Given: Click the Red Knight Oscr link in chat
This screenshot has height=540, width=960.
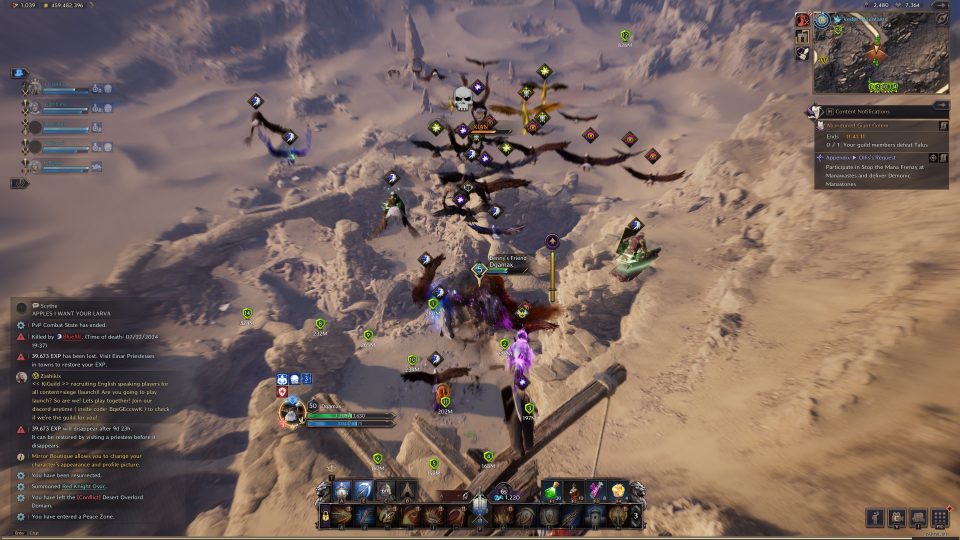Looking at the screenshot, I should 84,485.
